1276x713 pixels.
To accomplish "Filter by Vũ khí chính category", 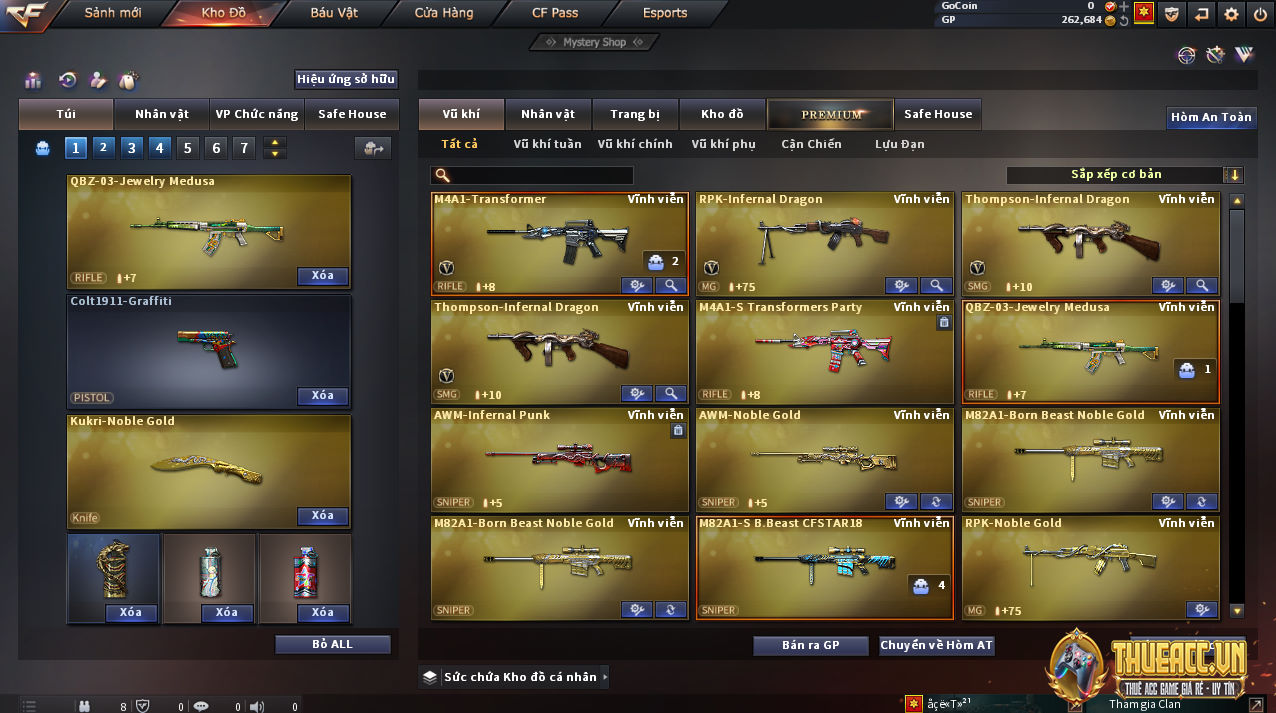I will pos(635,144).
